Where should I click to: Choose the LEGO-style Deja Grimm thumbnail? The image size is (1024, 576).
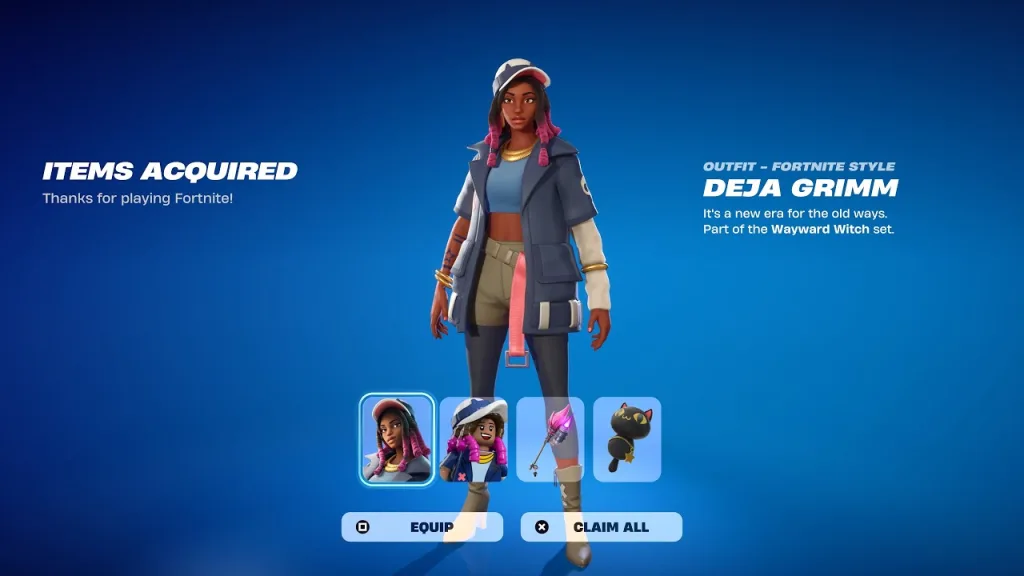[x=474, y=439]
